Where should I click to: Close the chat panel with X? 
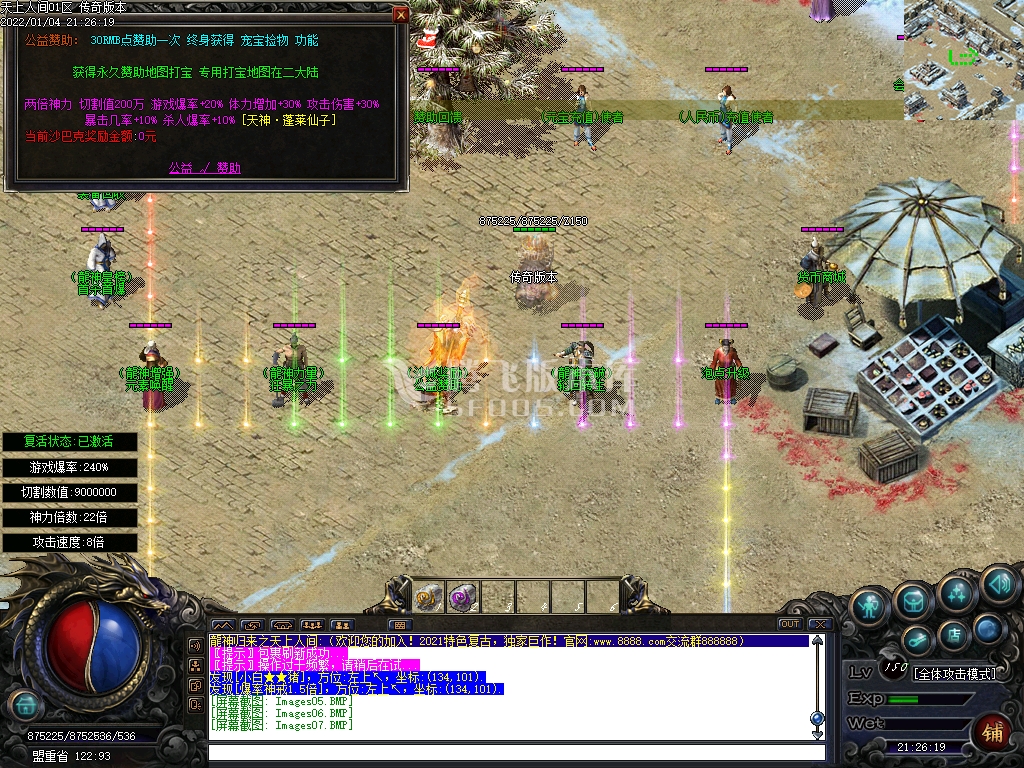point(819,624)
